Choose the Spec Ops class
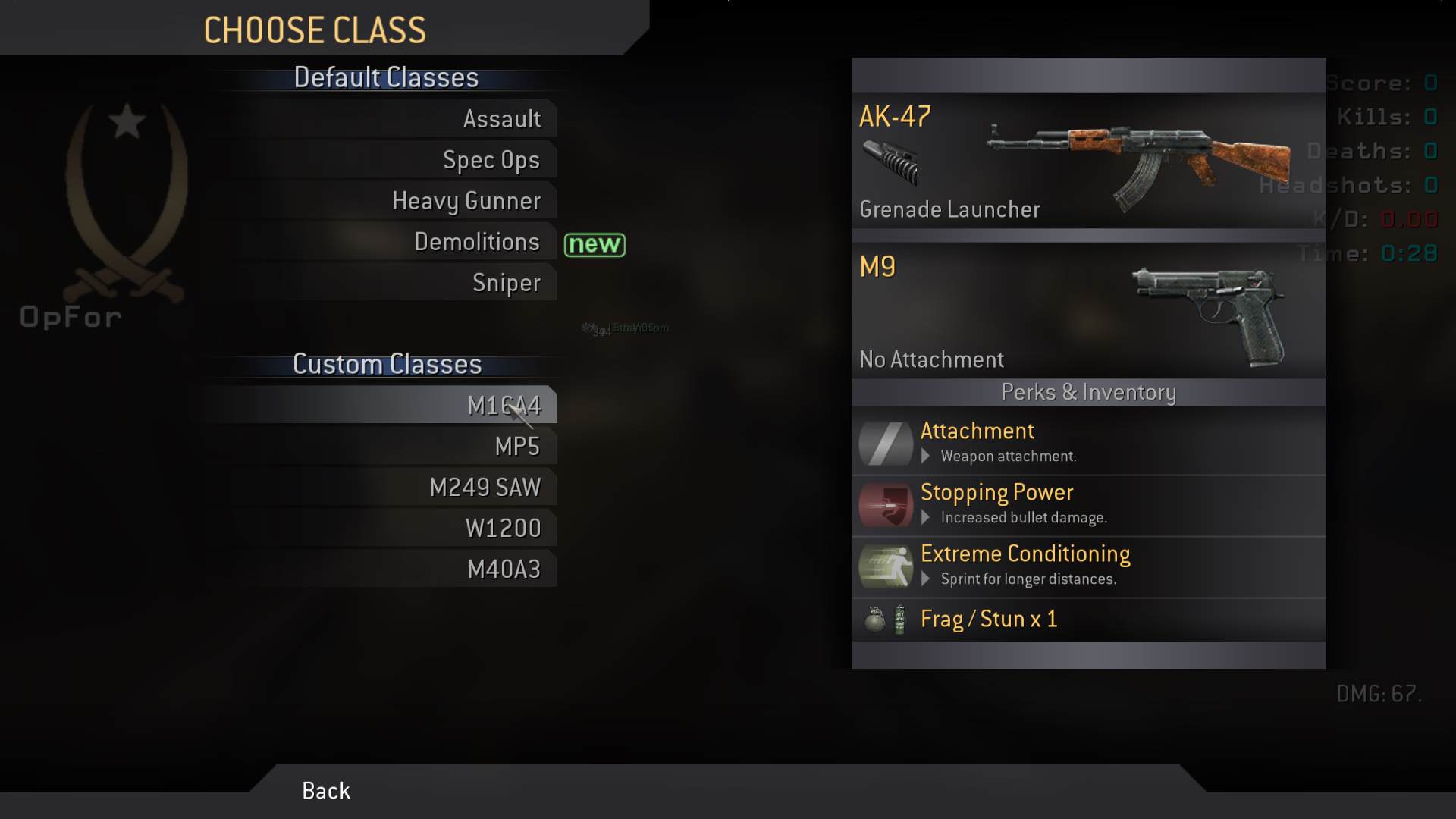Viewport: 1456px width, 819px height. point(491,160)
